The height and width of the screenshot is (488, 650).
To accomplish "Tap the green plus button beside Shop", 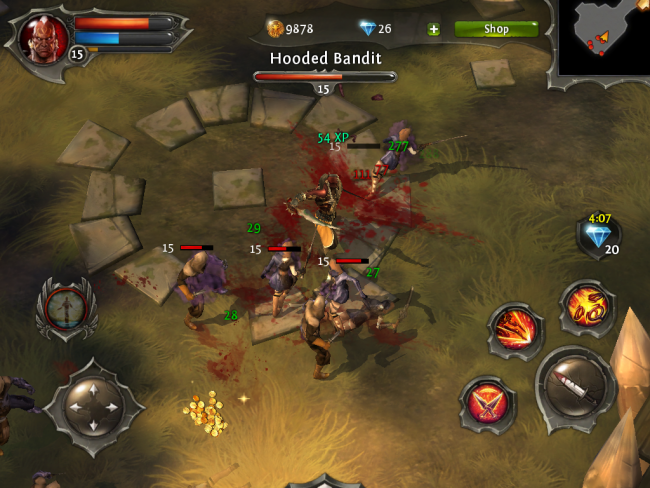I will coord(433,29).
